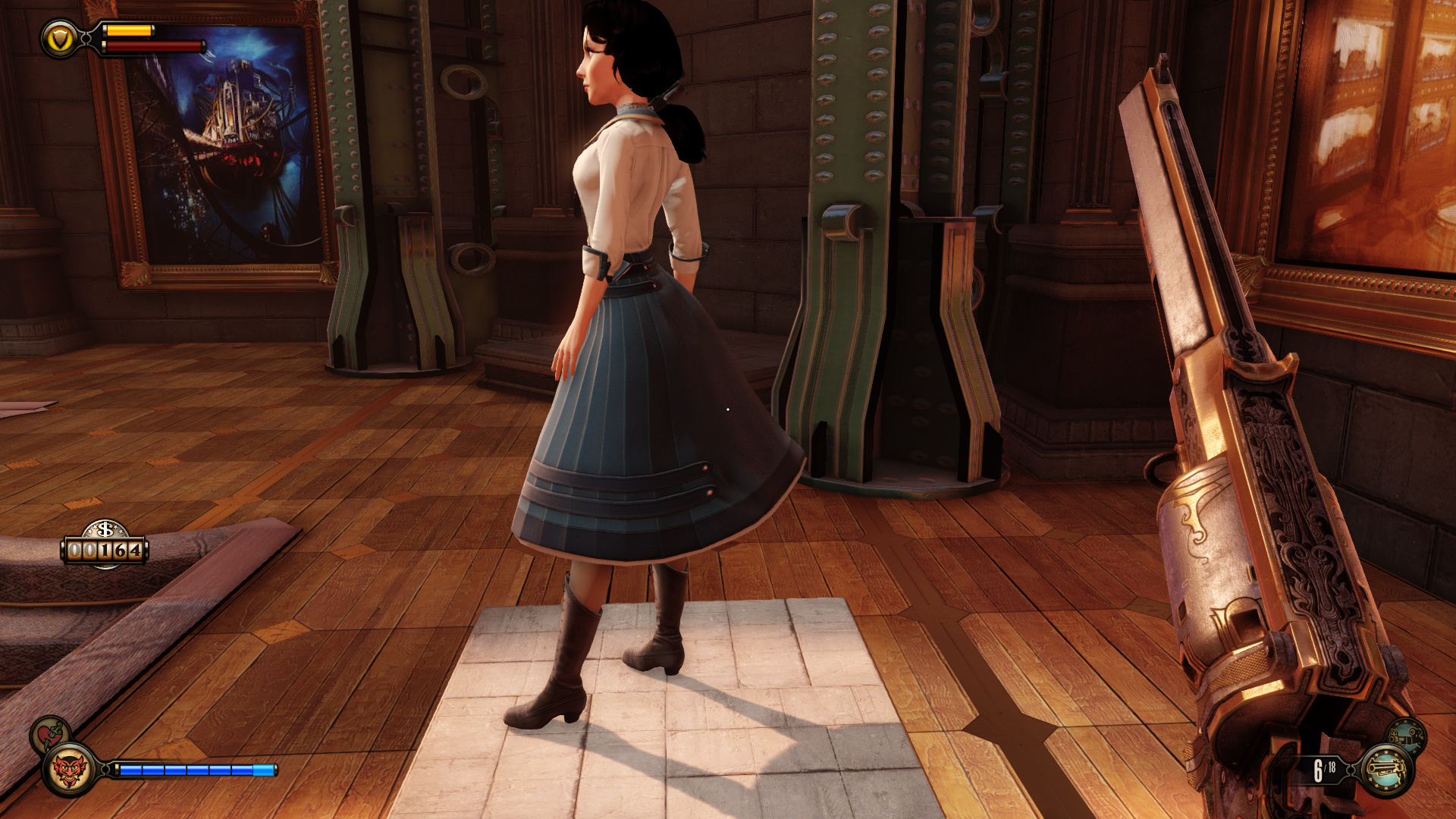Image resolution: width=1456 pixels, height=819 pixels.
Task: Switch to the heart-and-dagger Possession vigor
Action: [51, 734]
